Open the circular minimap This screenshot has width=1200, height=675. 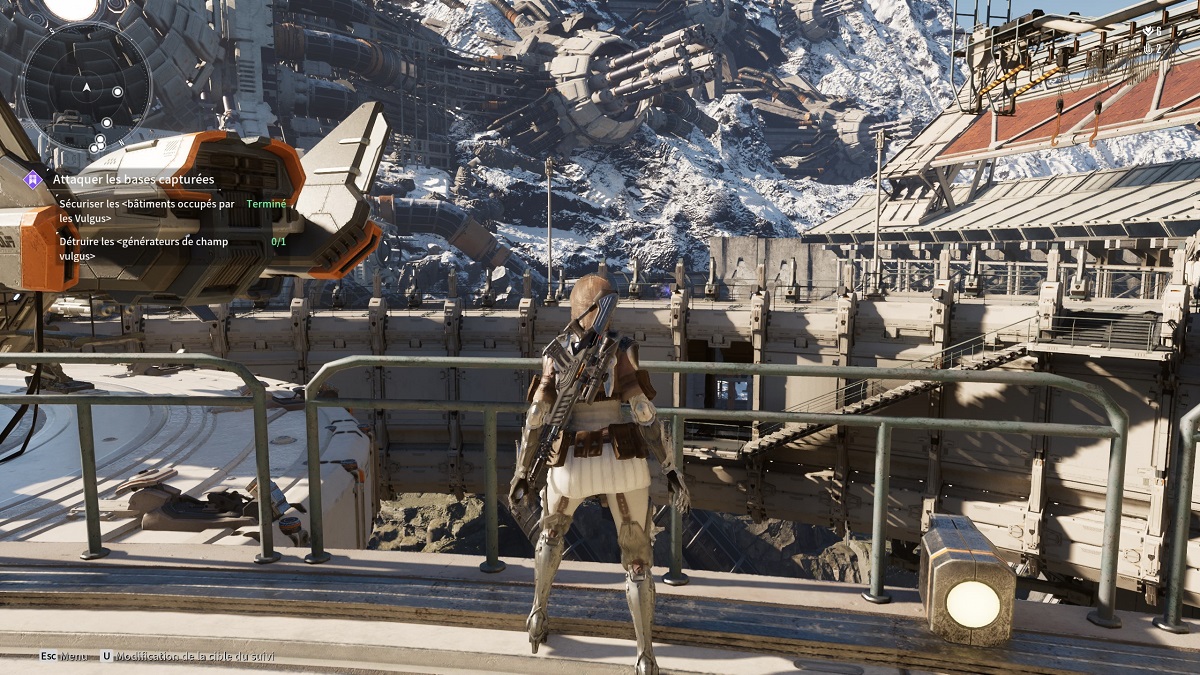pyautogui.click(x=87, y=87)
